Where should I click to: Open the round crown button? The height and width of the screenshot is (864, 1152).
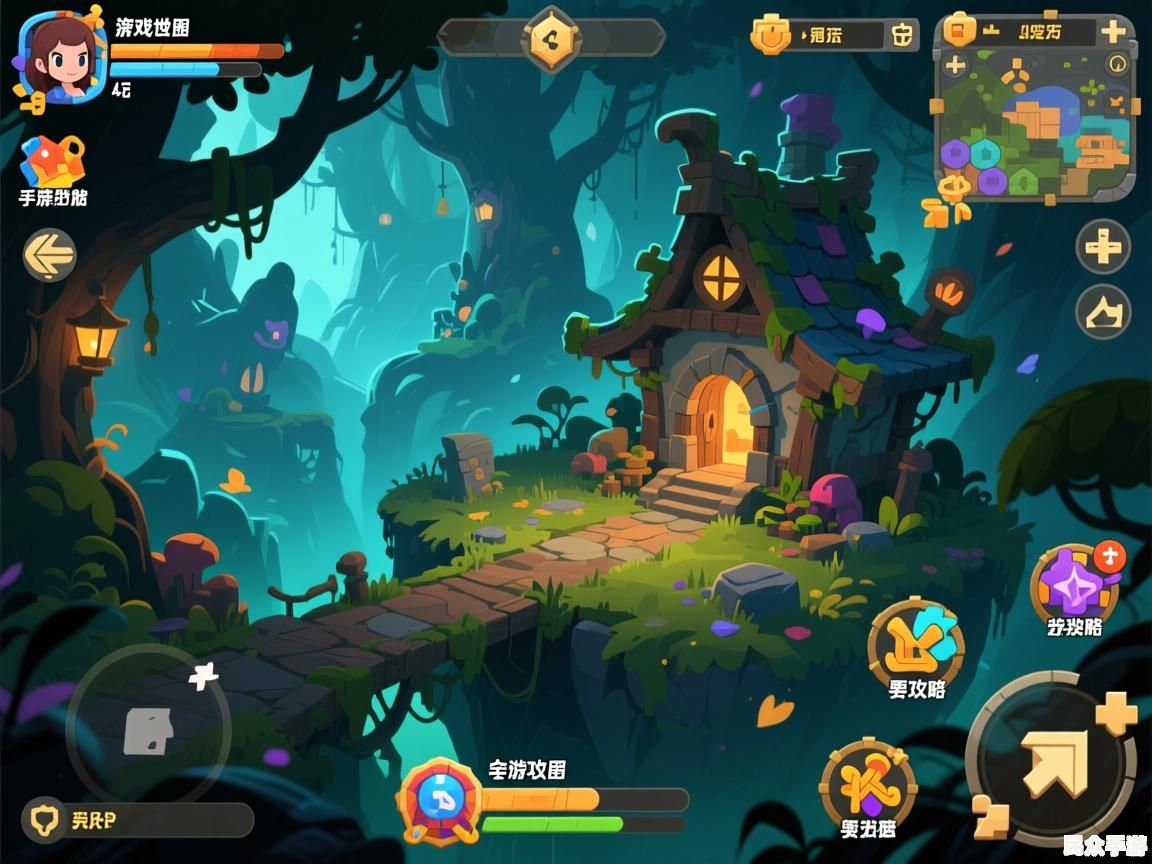(x=1103, y=313)
